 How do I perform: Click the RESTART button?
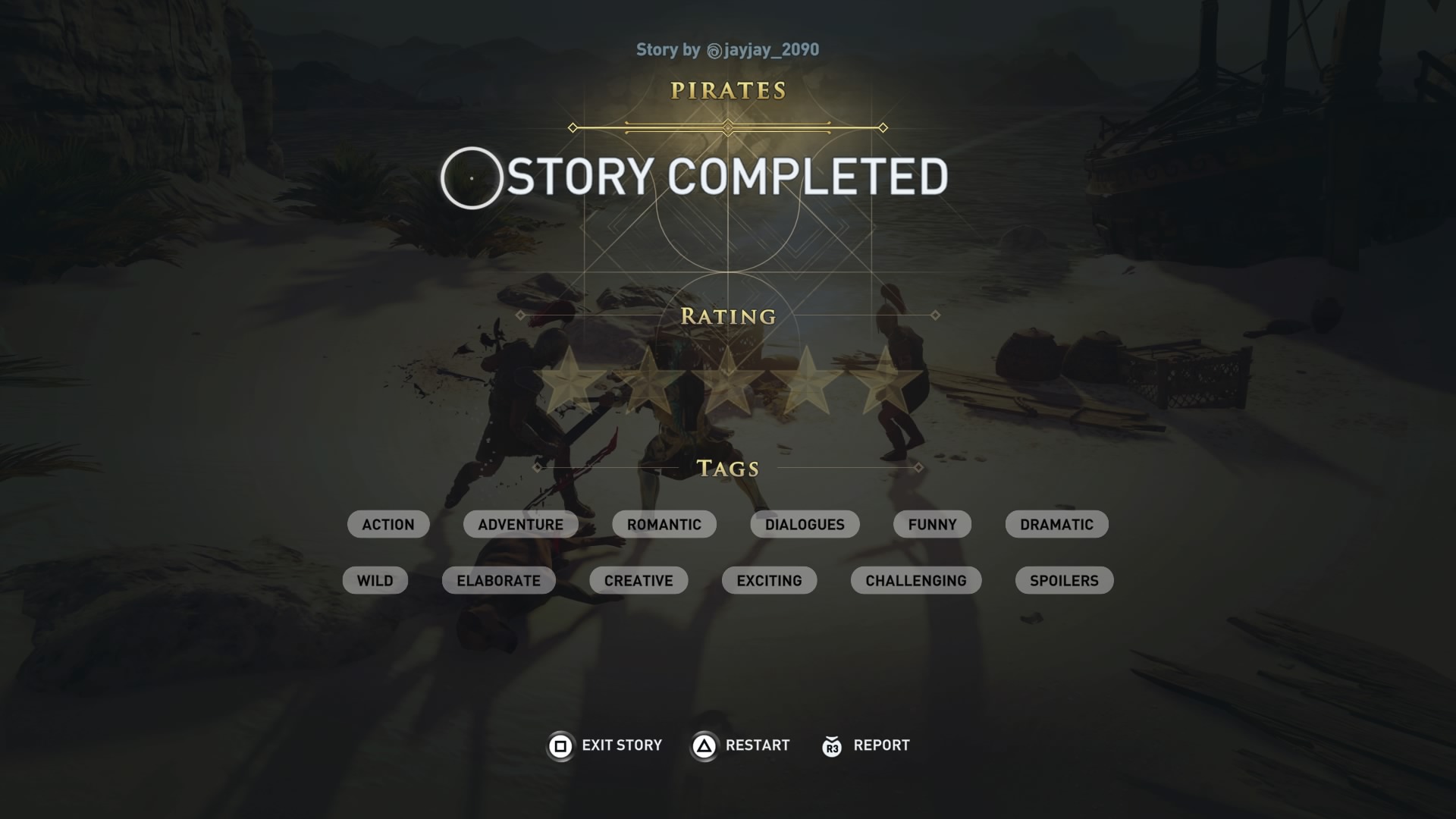pyautogui.click(x=758, y=745)
